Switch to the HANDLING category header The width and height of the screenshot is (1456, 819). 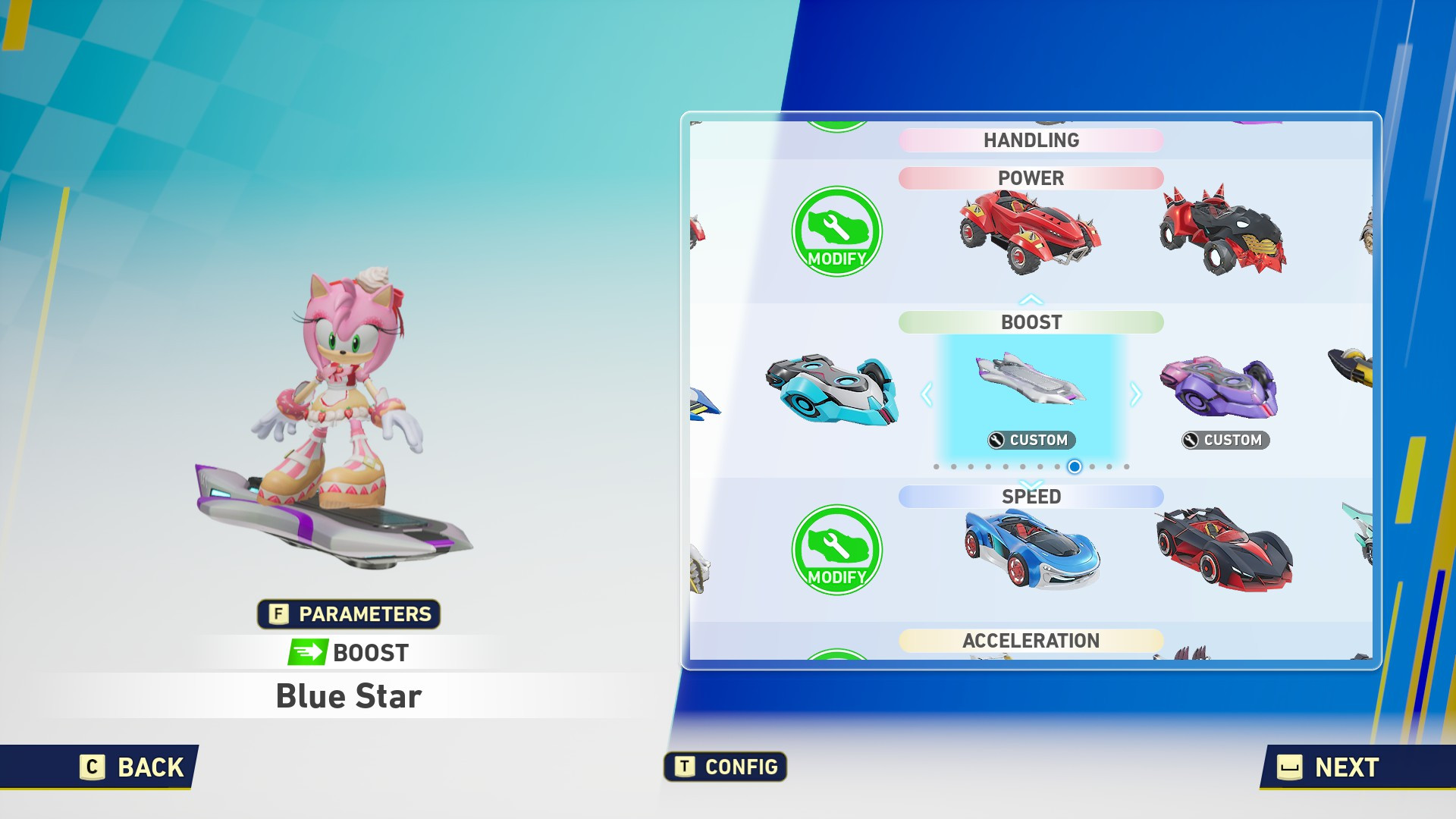pyautogui.click(x=1030, y=140)
